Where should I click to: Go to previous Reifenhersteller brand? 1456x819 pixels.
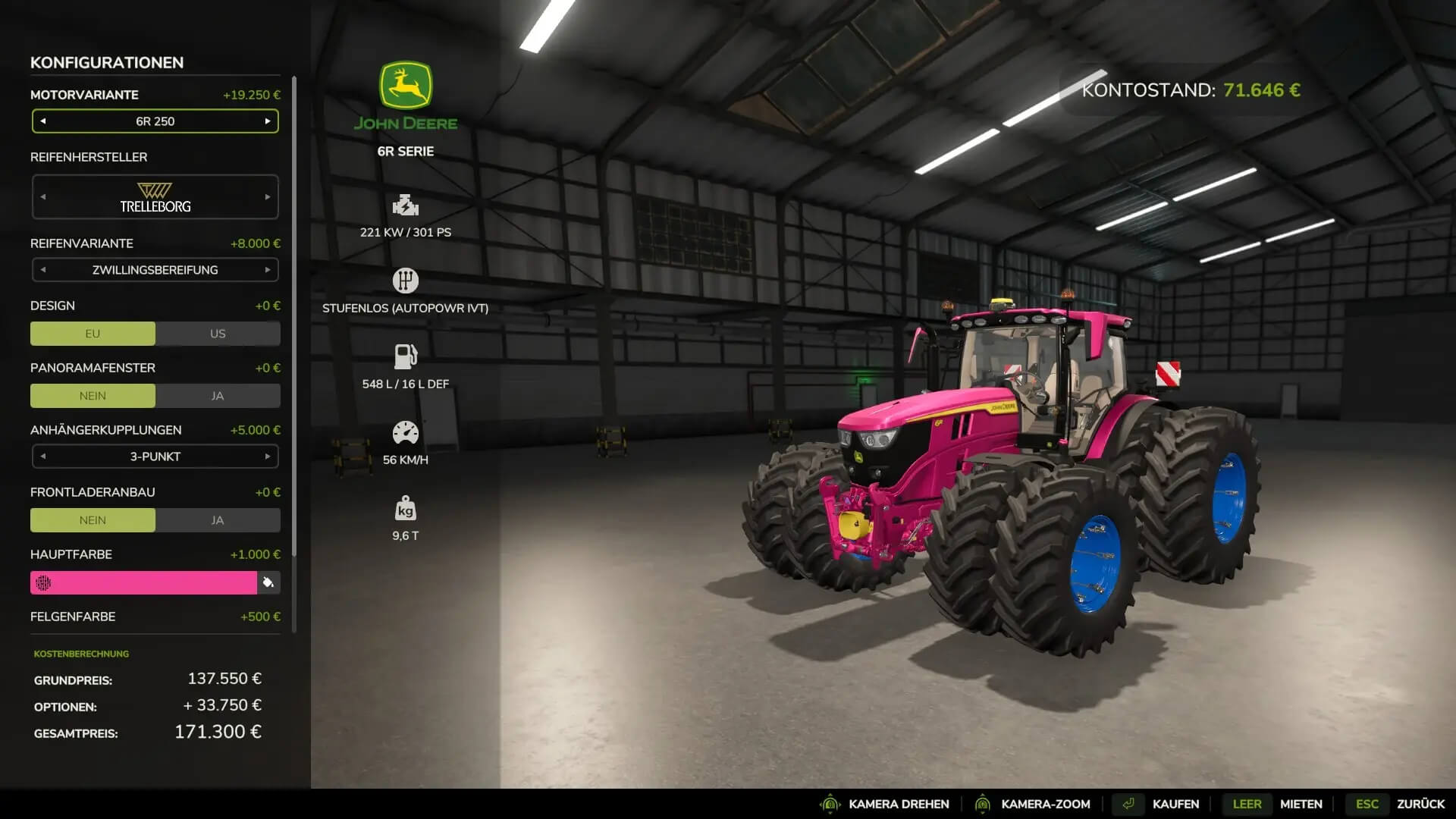tap(43, 197)
